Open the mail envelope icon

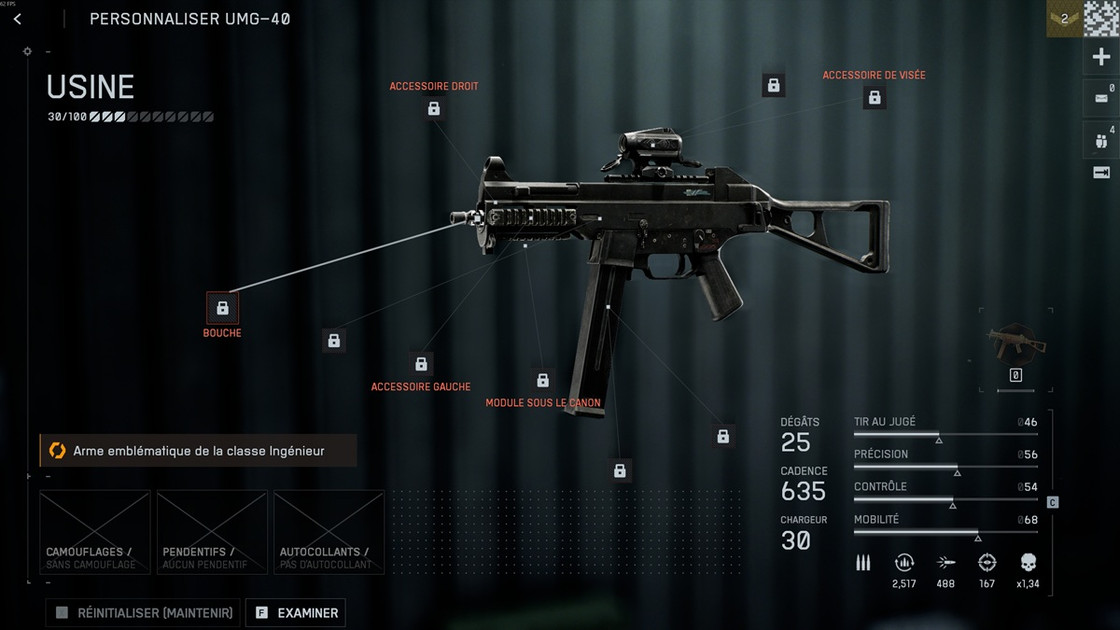[x=1101, y=98]
